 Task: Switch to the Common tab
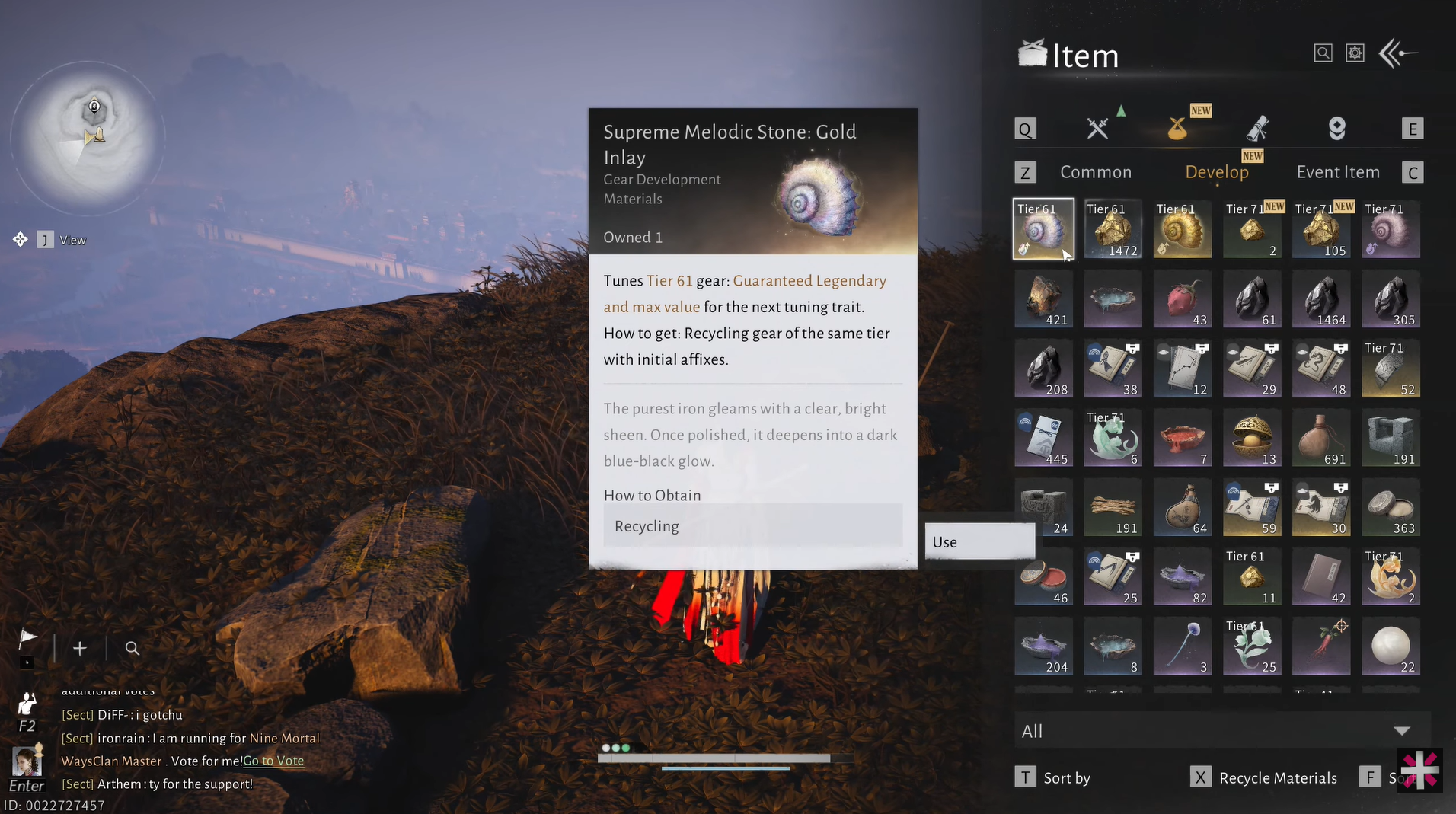(1095, 172)
